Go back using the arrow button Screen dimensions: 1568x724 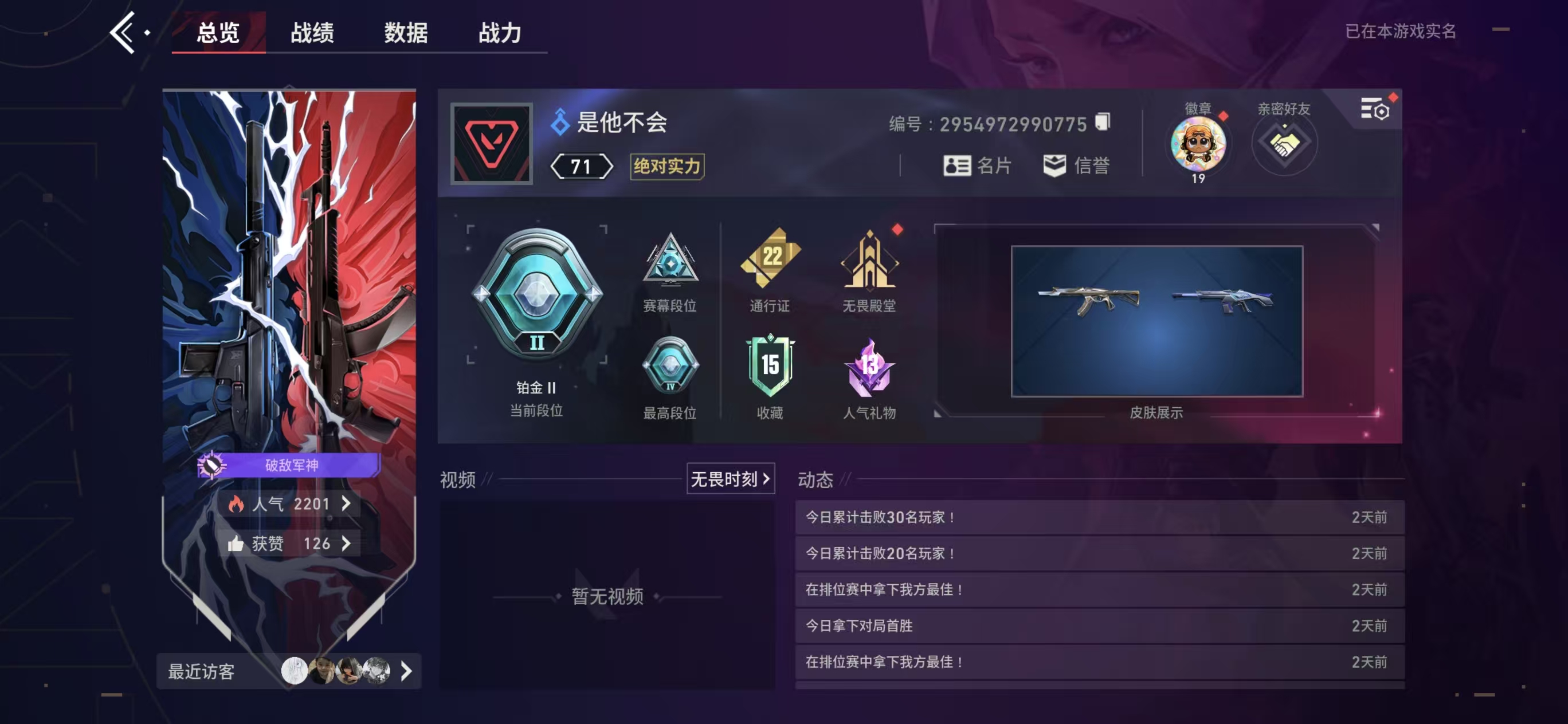124,33
